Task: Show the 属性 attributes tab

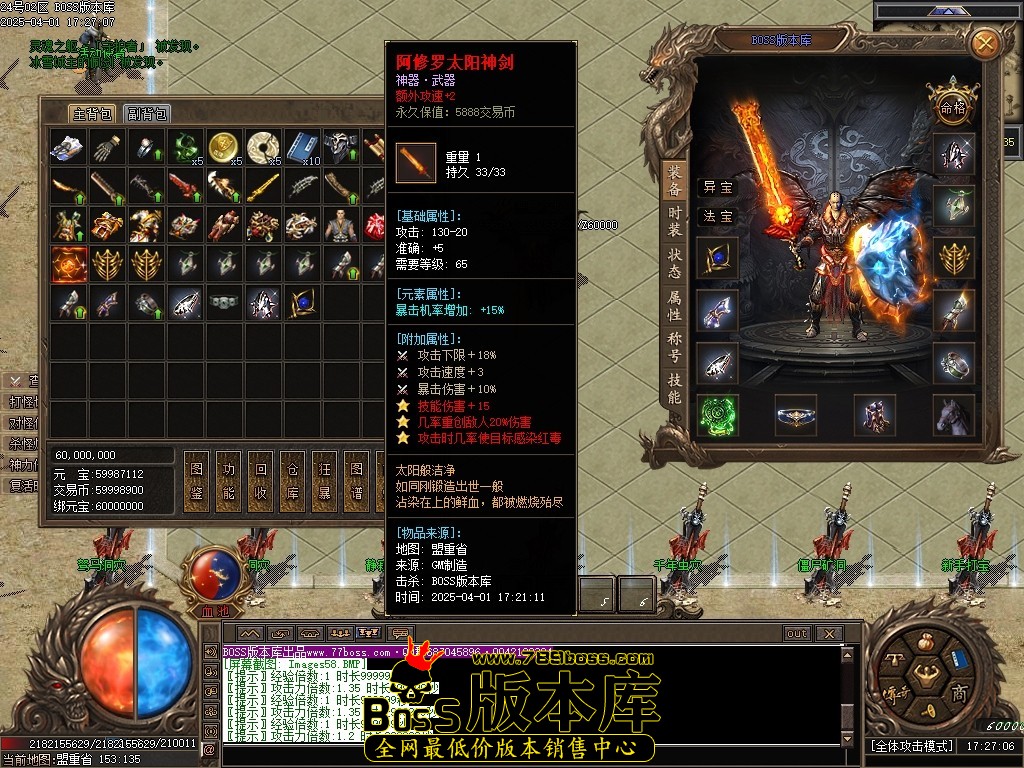Action: (x=675, y=305)
